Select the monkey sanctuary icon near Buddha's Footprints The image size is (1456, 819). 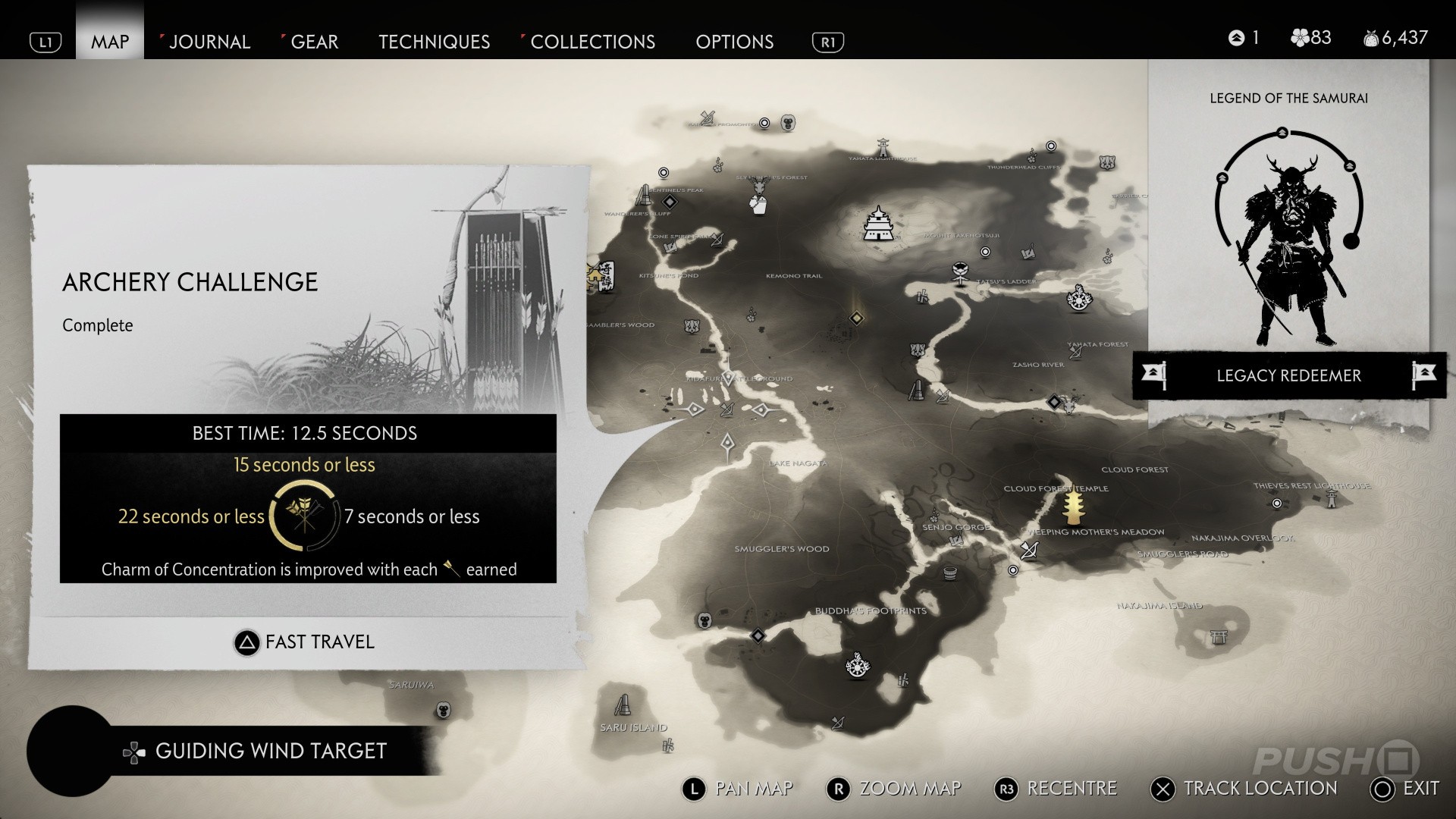click(x=704, y=621)
